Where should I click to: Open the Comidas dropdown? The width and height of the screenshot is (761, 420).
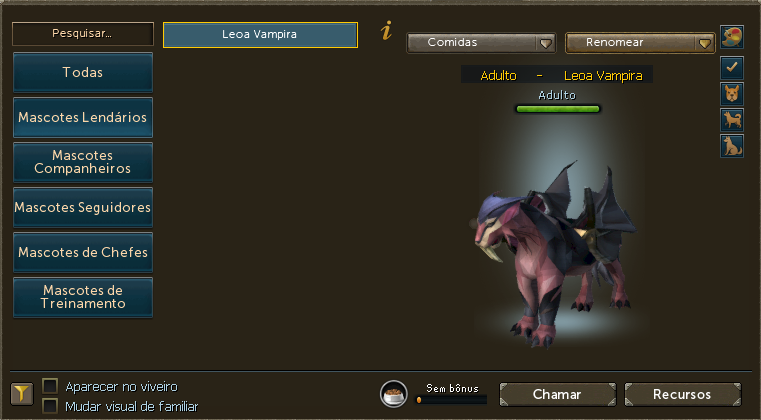[x=481, y=43]
